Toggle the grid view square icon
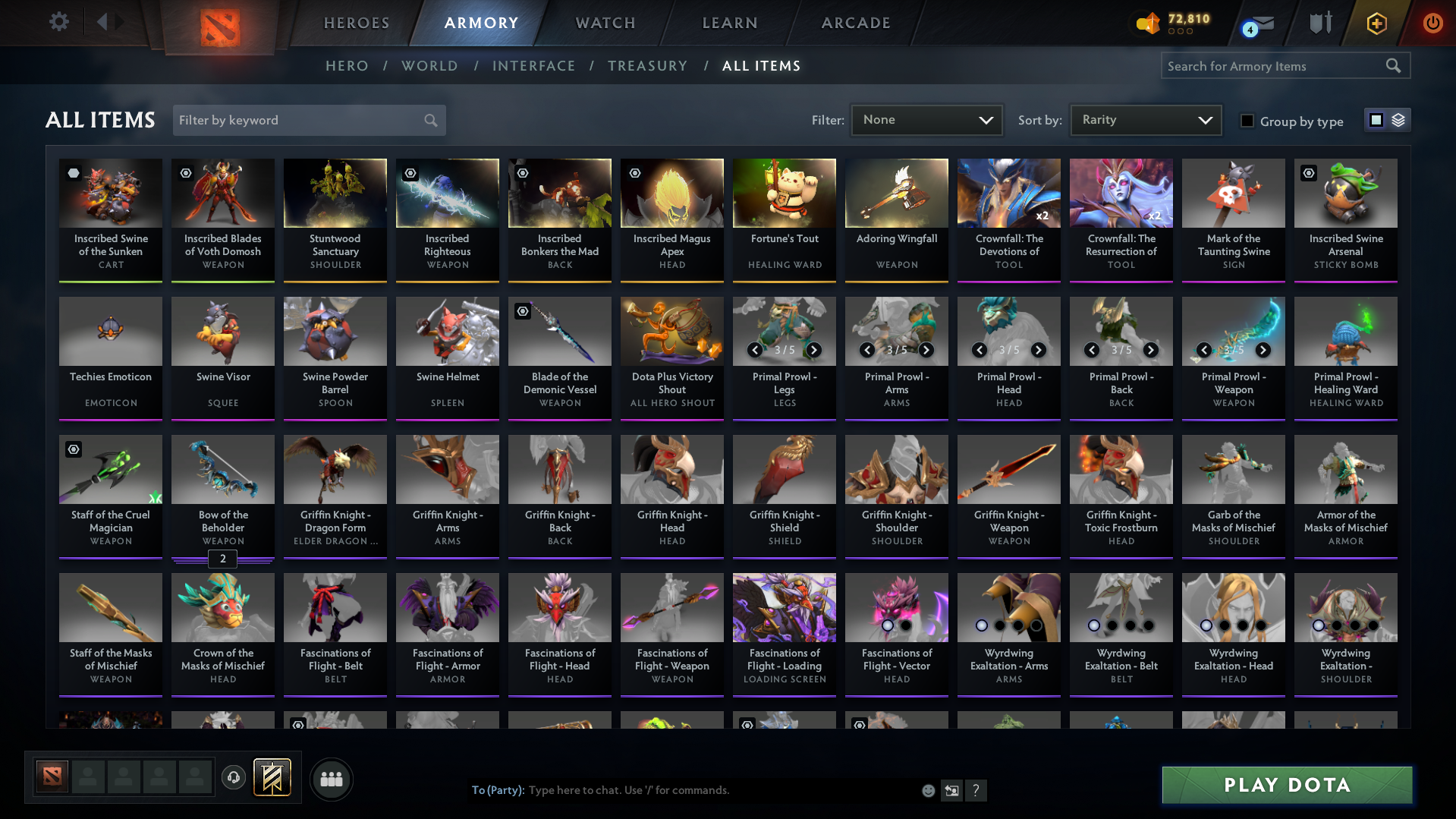Image resolution: width=1456 pixels, height=819 pixels. [1376, 119]
